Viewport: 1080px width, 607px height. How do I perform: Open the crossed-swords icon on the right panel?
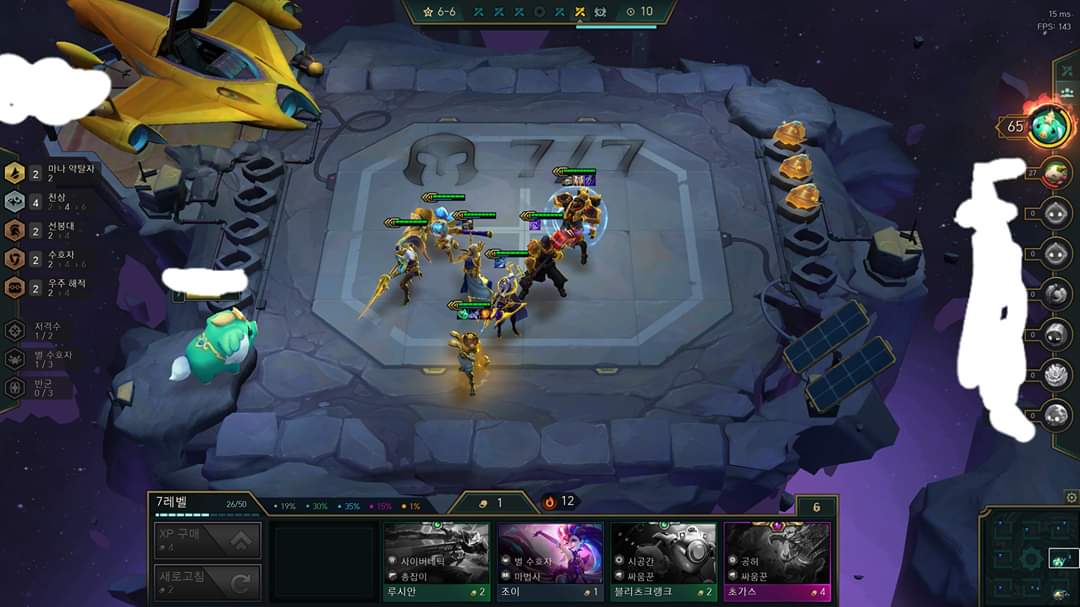[1066, 69]
